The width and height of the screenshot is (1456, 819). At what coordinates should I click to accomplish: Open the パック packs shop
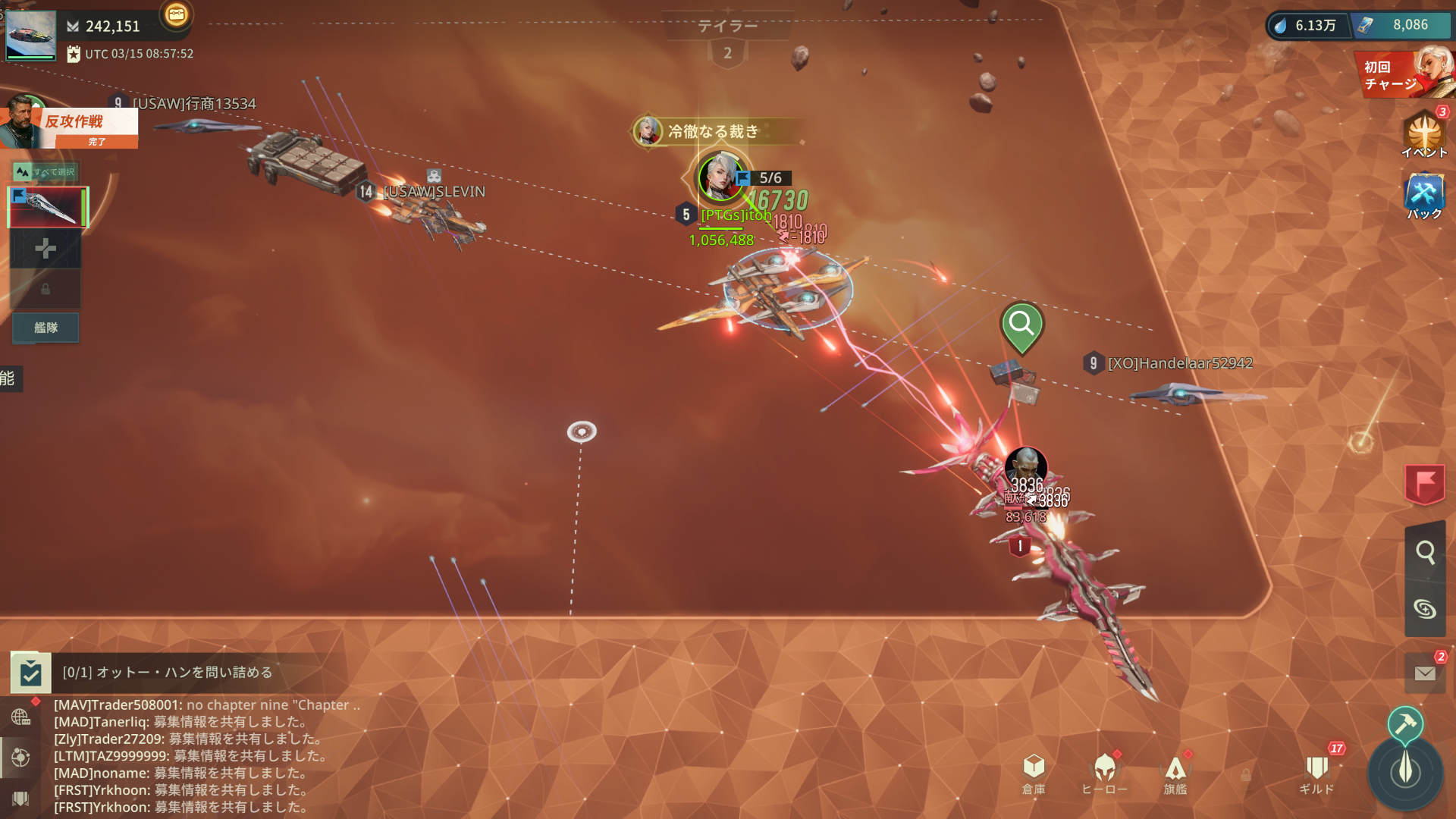(x=1423, y=196)
